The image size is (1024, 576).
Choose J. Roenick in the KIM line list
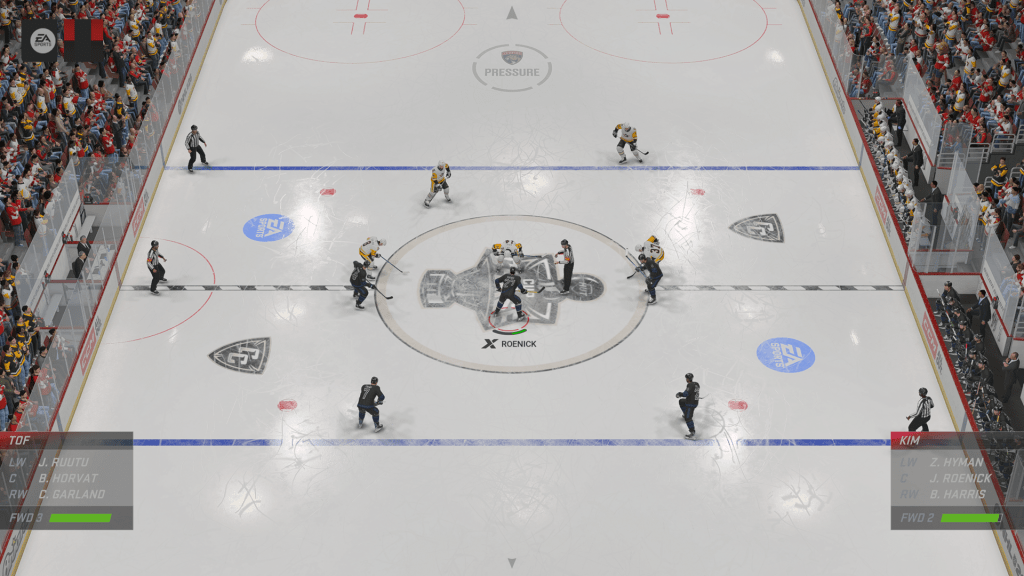pyautogui.click(x=960, y=478)
